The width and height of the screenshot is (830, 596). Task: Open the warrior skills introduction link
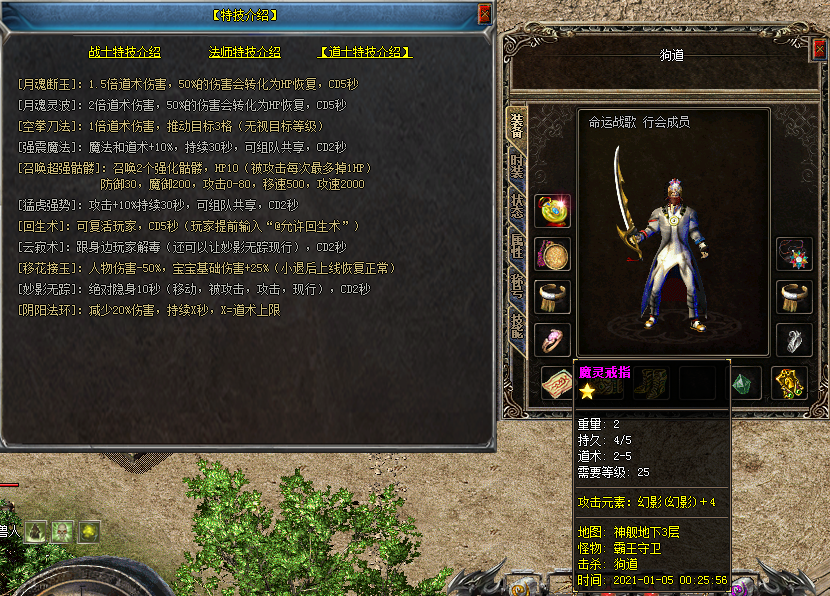[124, 52]
